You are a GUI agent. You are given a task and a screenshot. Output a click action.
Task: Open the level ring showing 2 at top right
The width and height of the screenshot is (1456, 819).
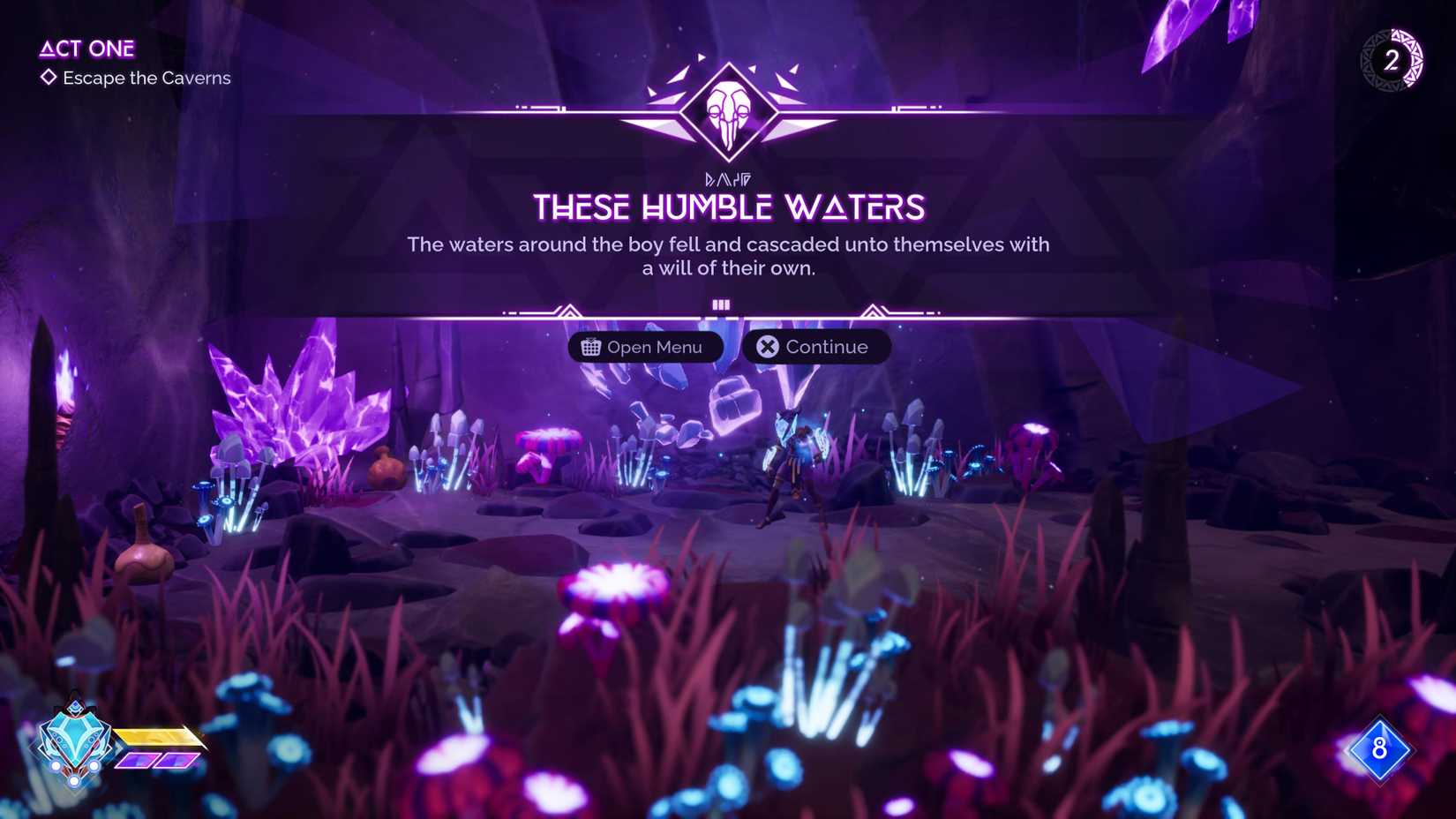click(1392, 61)
